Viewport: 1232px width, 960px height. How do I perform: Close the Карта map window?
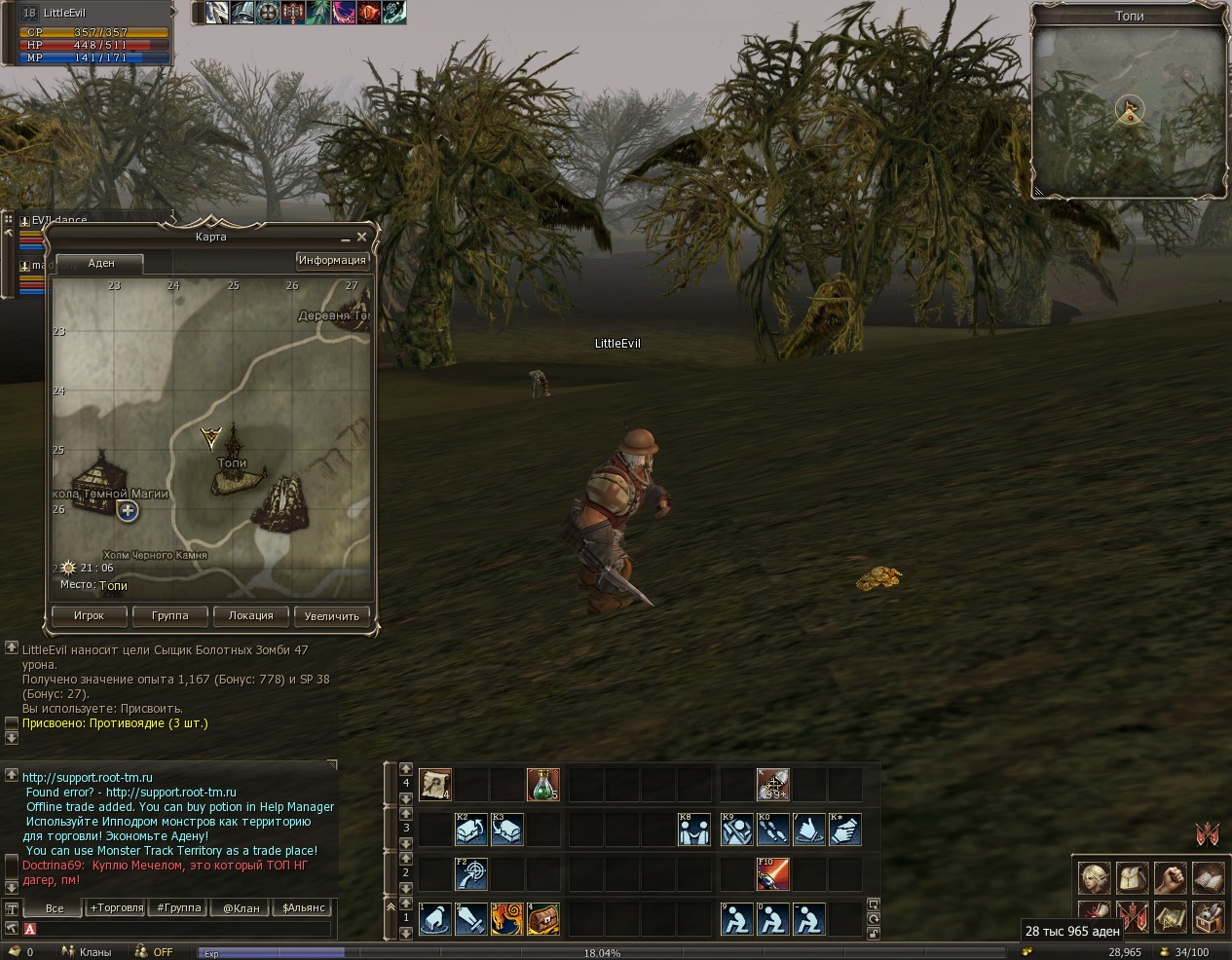[362, 237]
